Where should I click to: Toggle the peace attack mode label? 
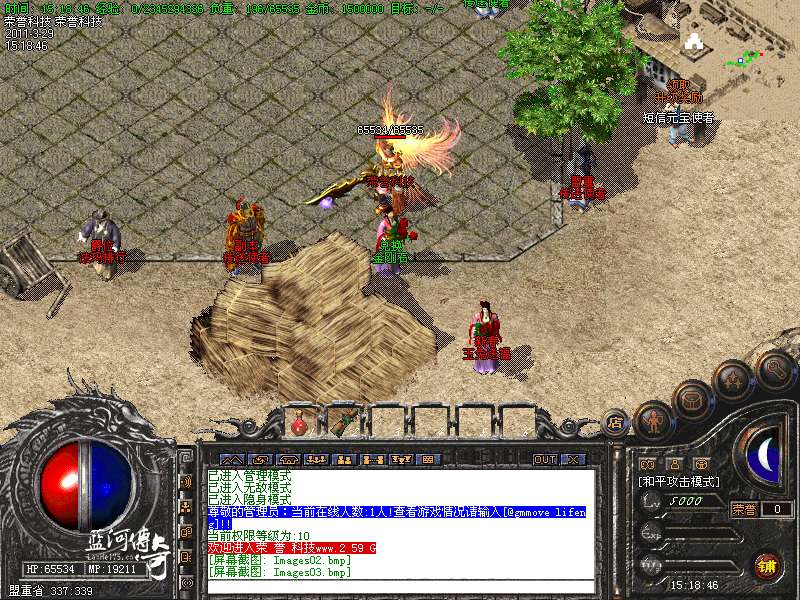[681, 481]
